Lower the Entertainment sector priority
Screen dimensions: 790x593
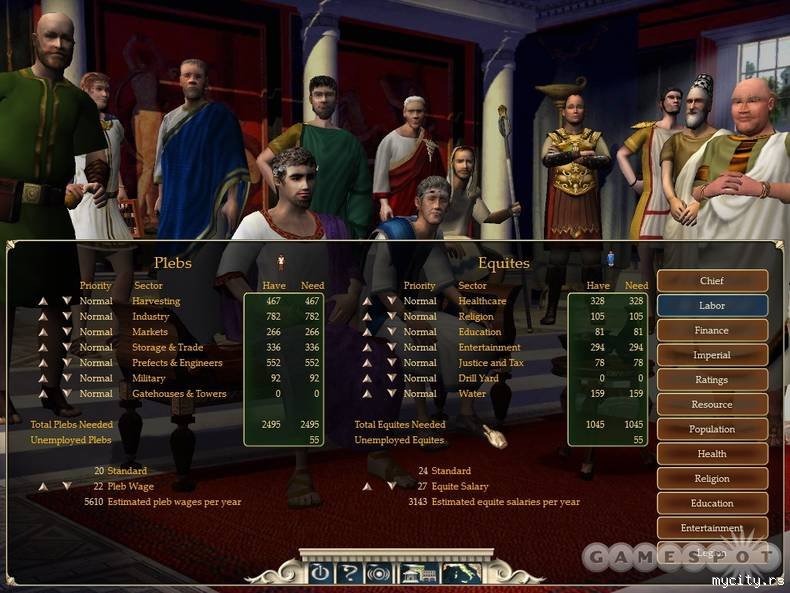coord(391,348)
